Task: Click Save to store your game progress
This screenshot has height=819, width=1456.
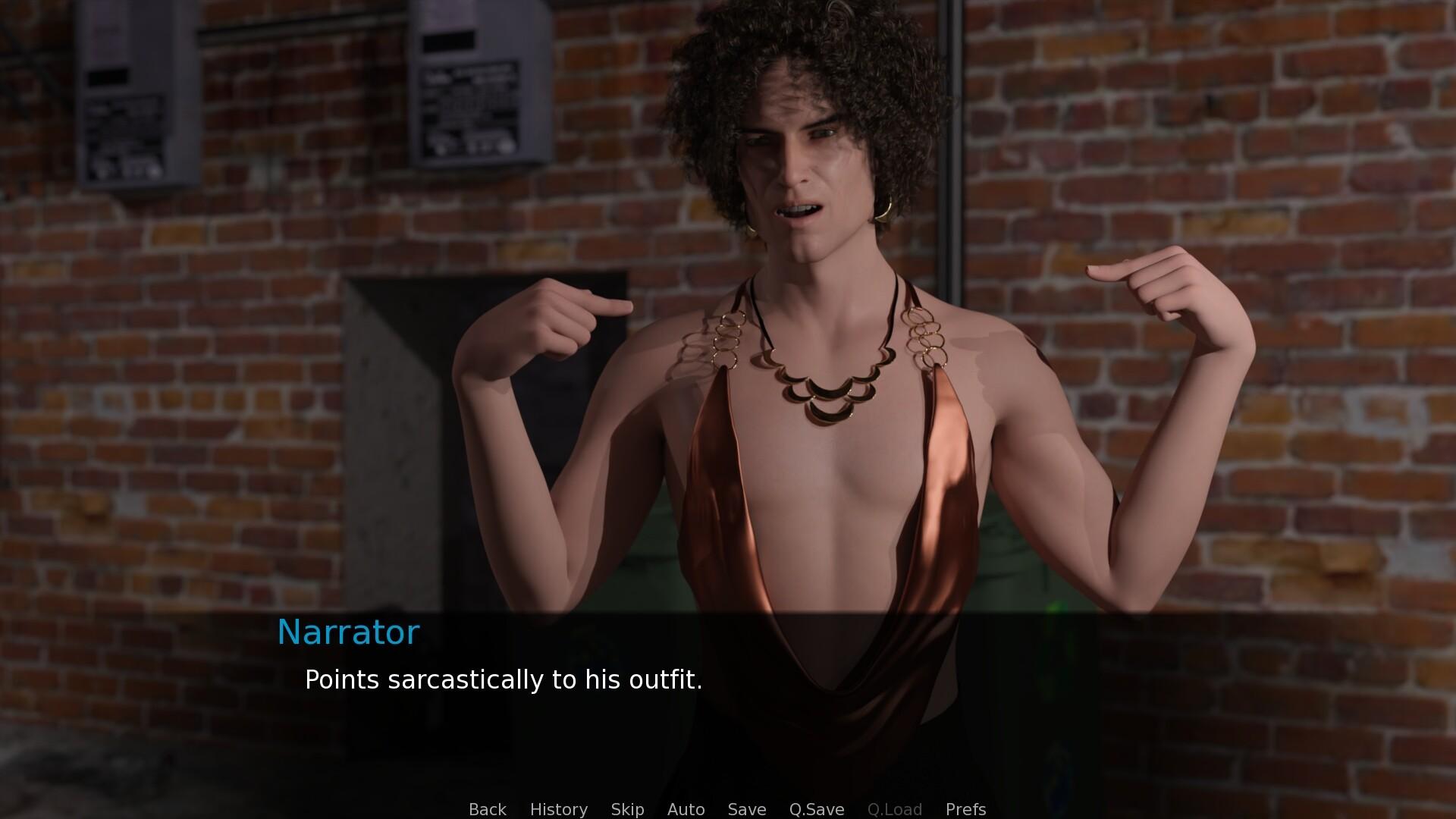Action: [746, 809]
